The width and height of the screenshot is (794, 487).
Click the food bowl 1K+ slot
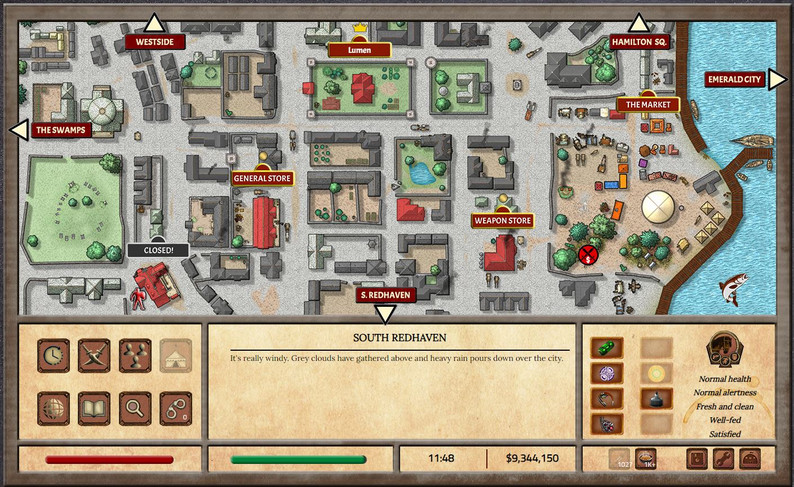[646, 459]
